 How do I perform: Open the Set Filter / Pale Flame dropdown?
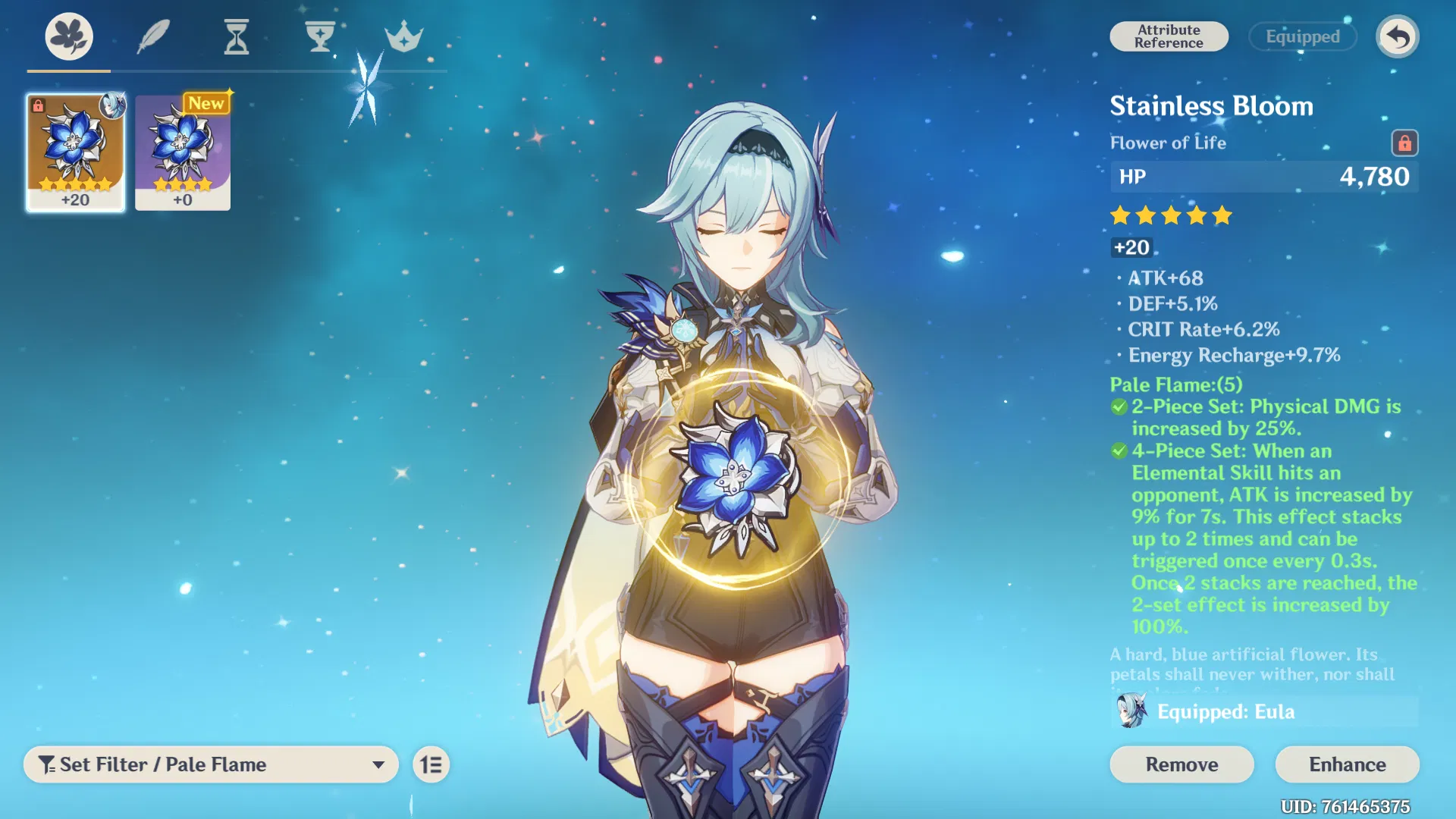point(211,764)
